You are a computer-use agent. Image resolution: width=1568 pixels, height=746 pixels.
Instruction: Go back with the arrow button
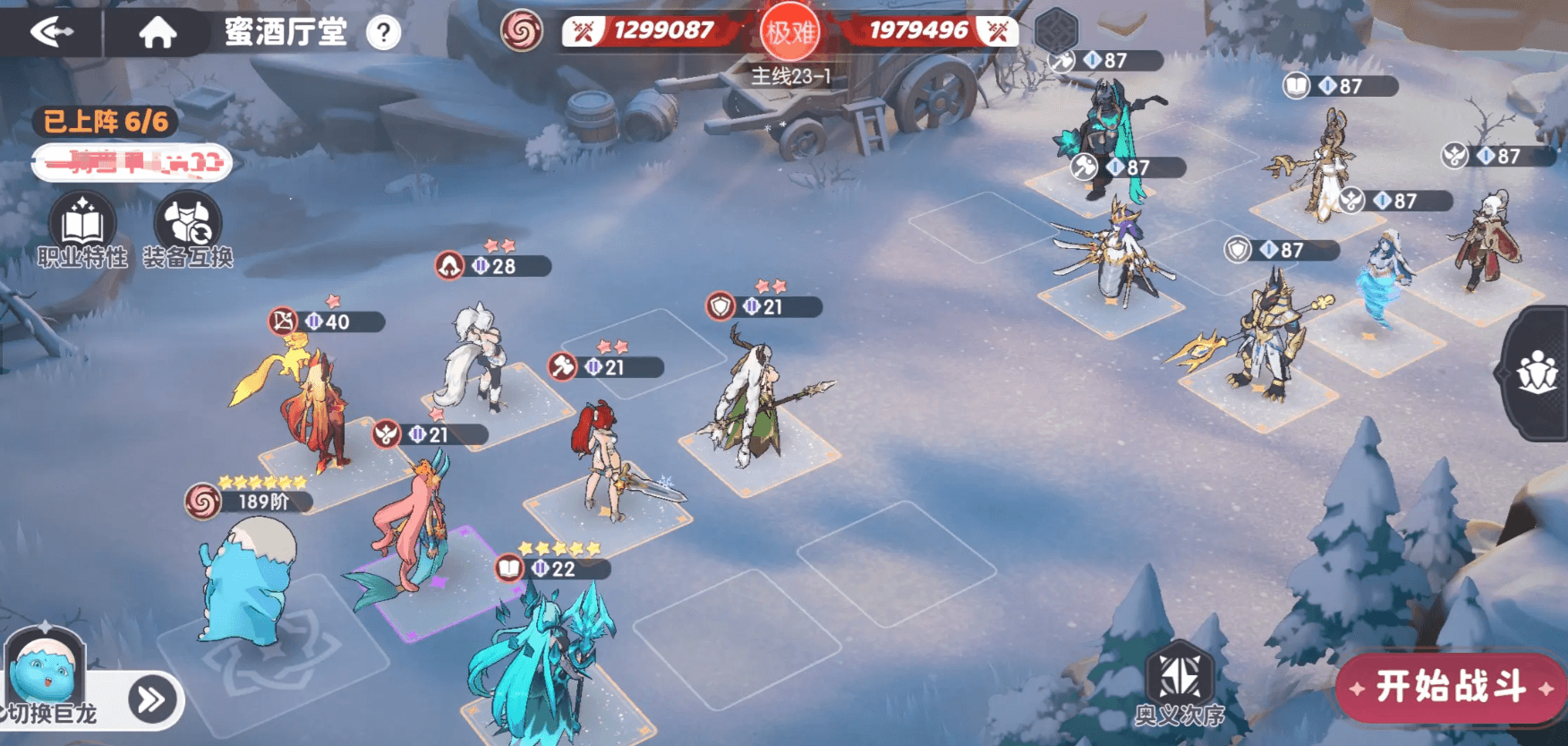click(x=51, y=32)
